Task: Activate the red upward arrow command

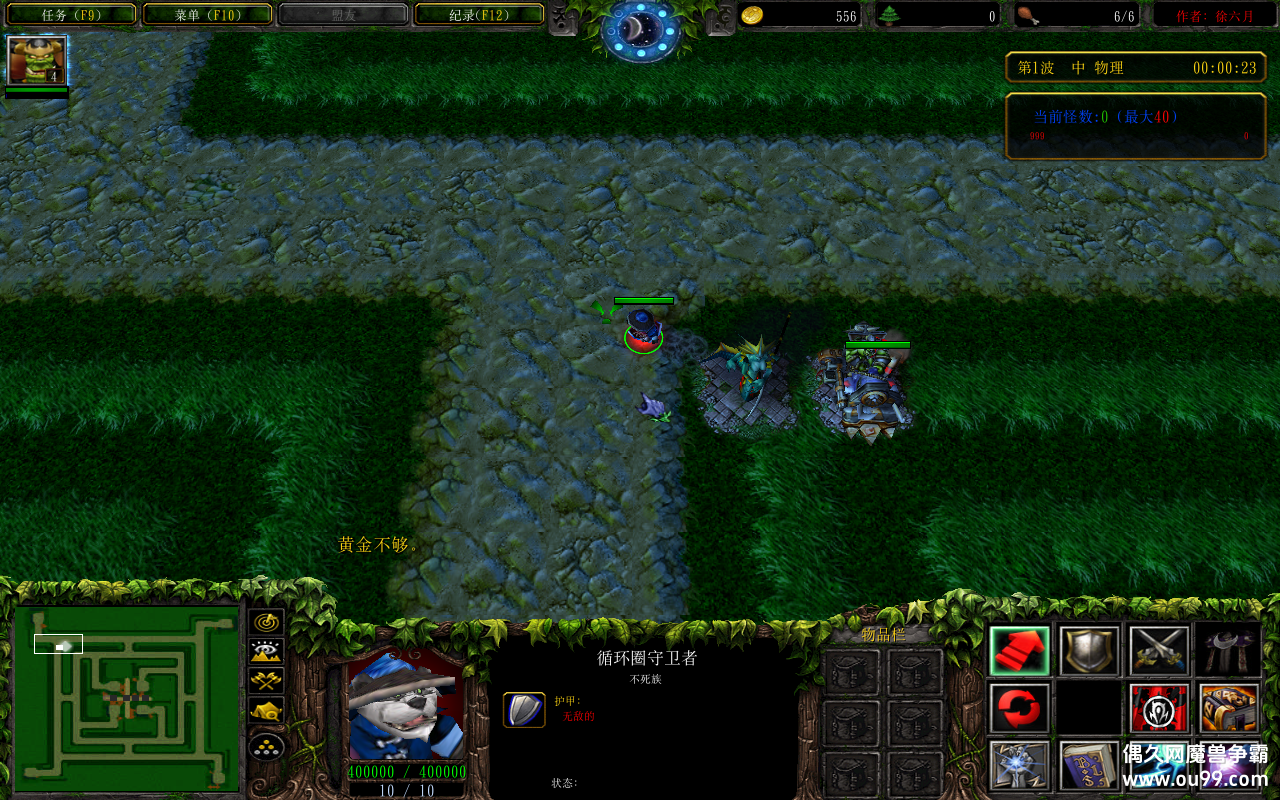Action: (1019, 650)
